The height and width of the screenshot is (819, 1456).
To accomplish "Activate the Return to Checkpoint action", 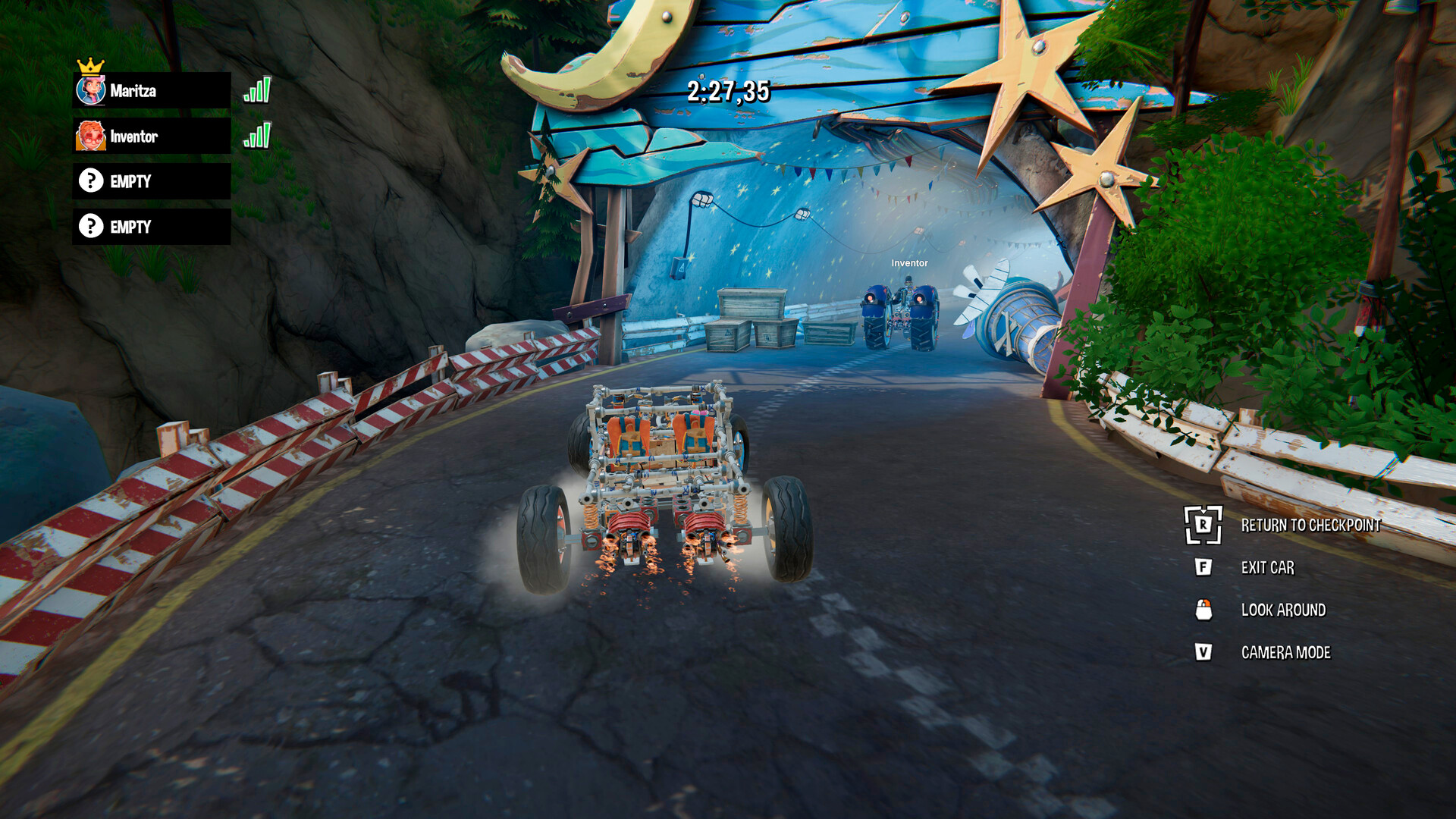I will click(1312, 523).
